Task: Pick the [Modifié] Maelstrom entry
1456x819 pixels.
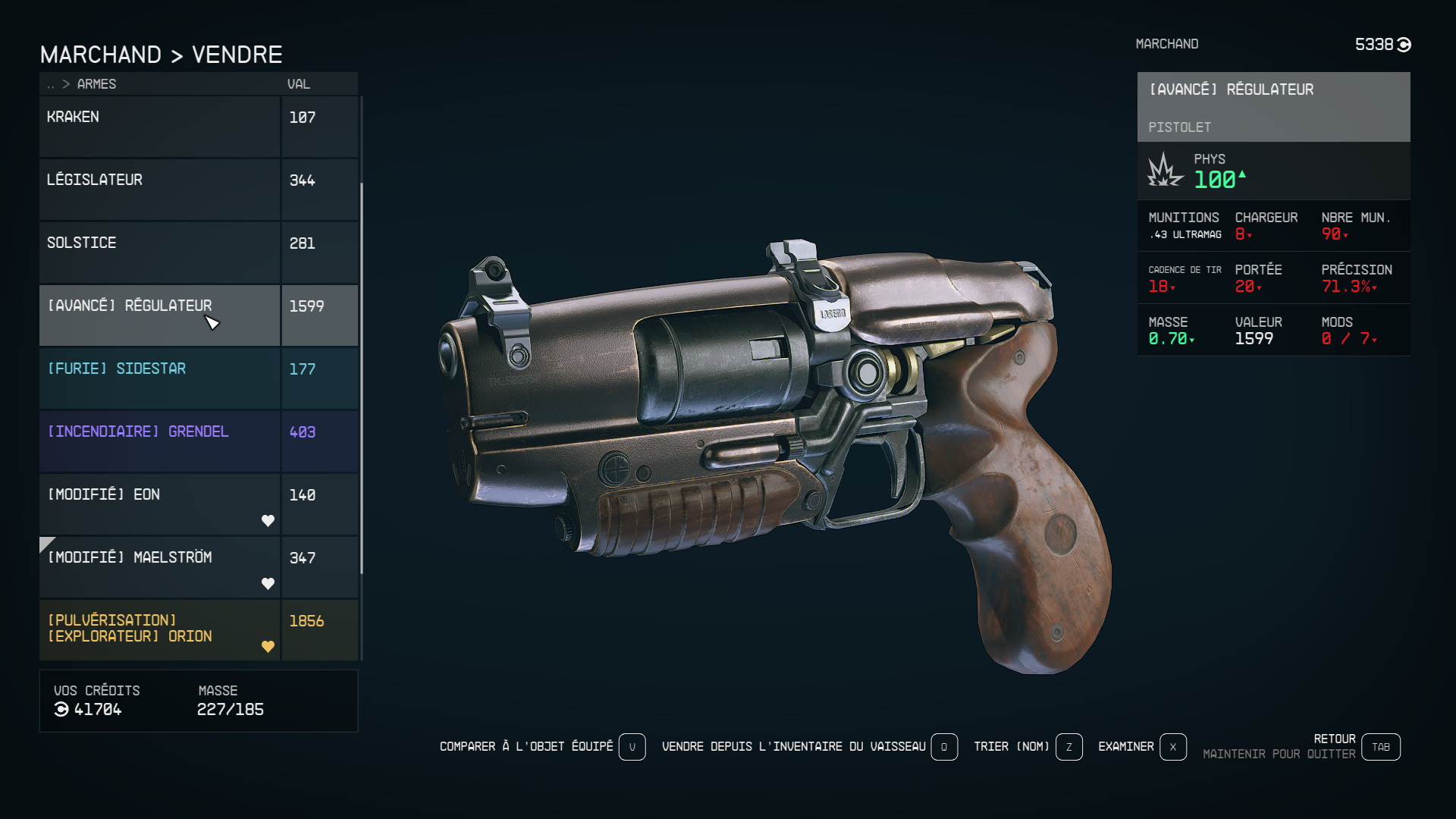Action: (x=159, y=566)
